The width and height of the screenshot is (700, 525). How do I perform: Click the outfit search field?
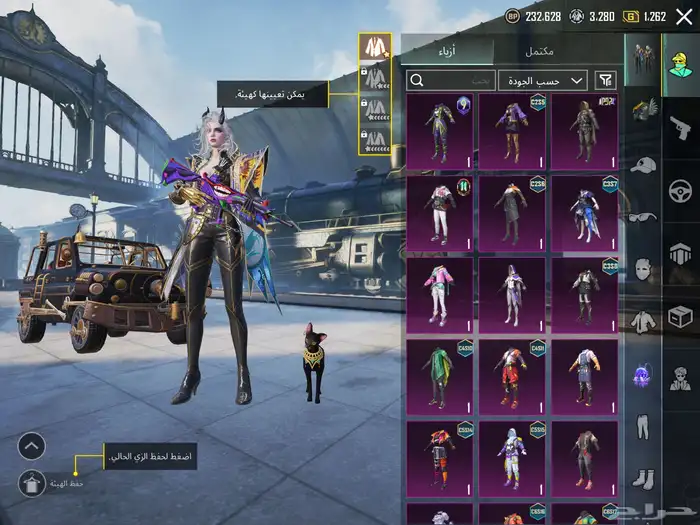(x=452, y=80)
